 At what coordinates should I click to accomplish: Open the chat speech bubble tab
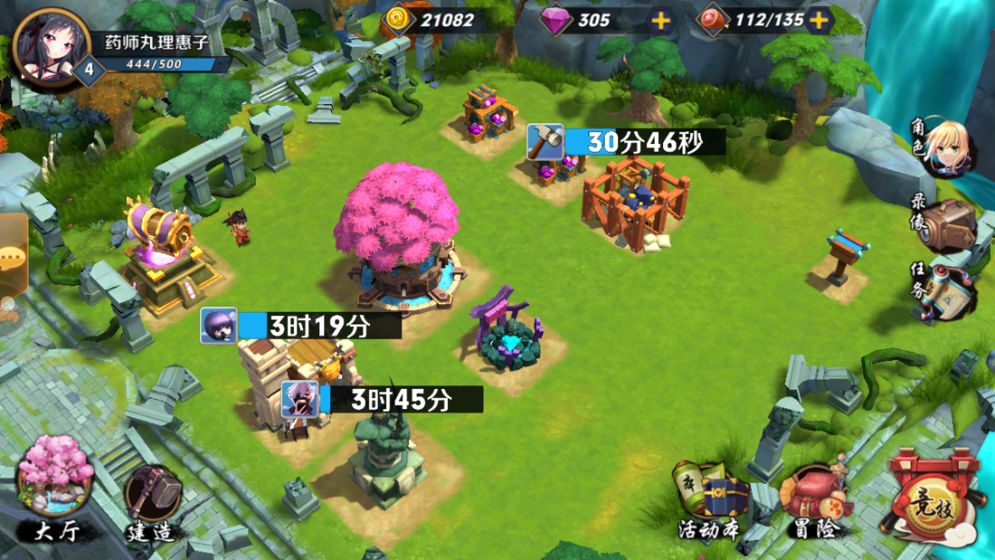point(12,256)
